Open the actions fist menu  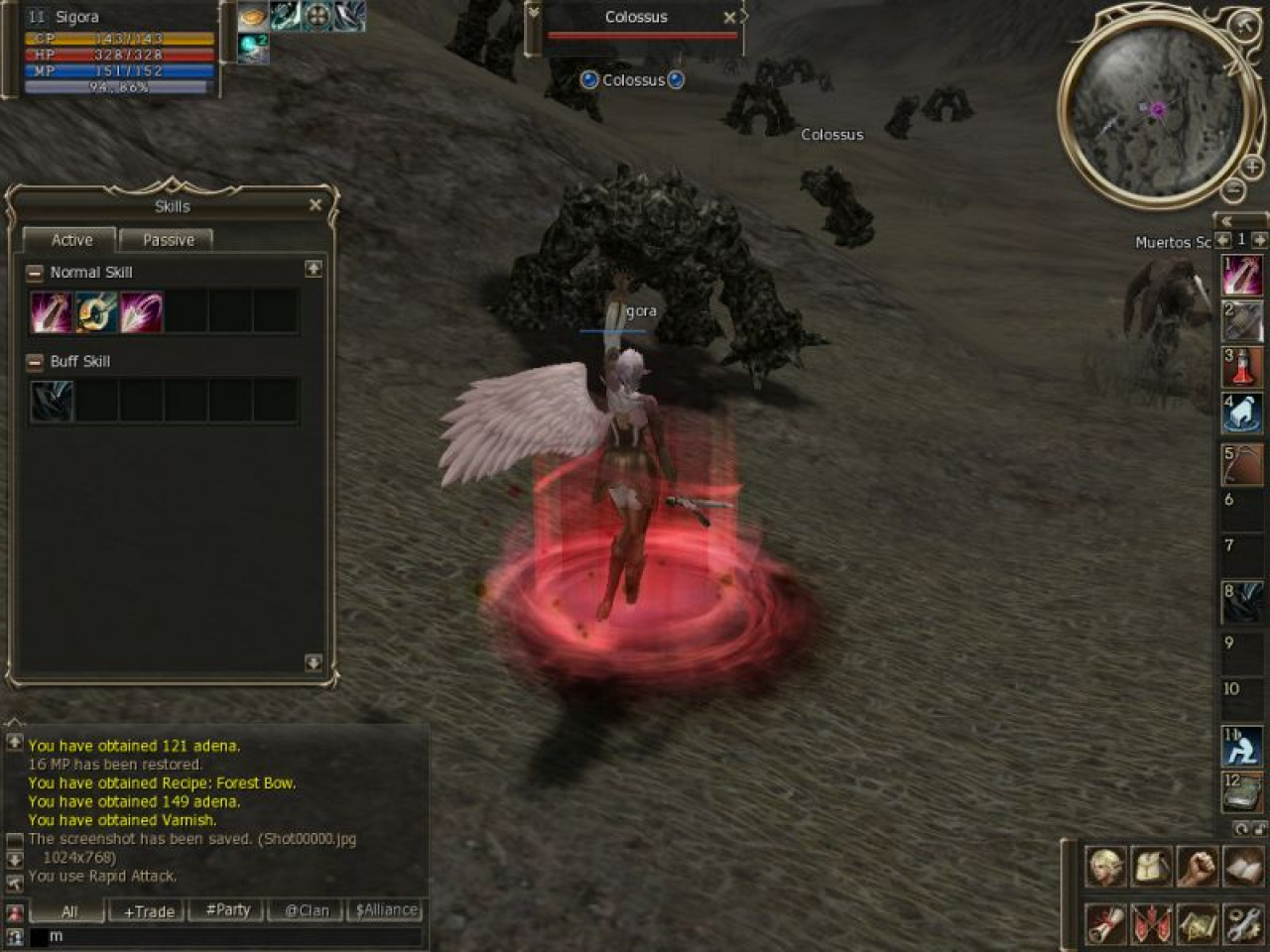coord(1198,867)
